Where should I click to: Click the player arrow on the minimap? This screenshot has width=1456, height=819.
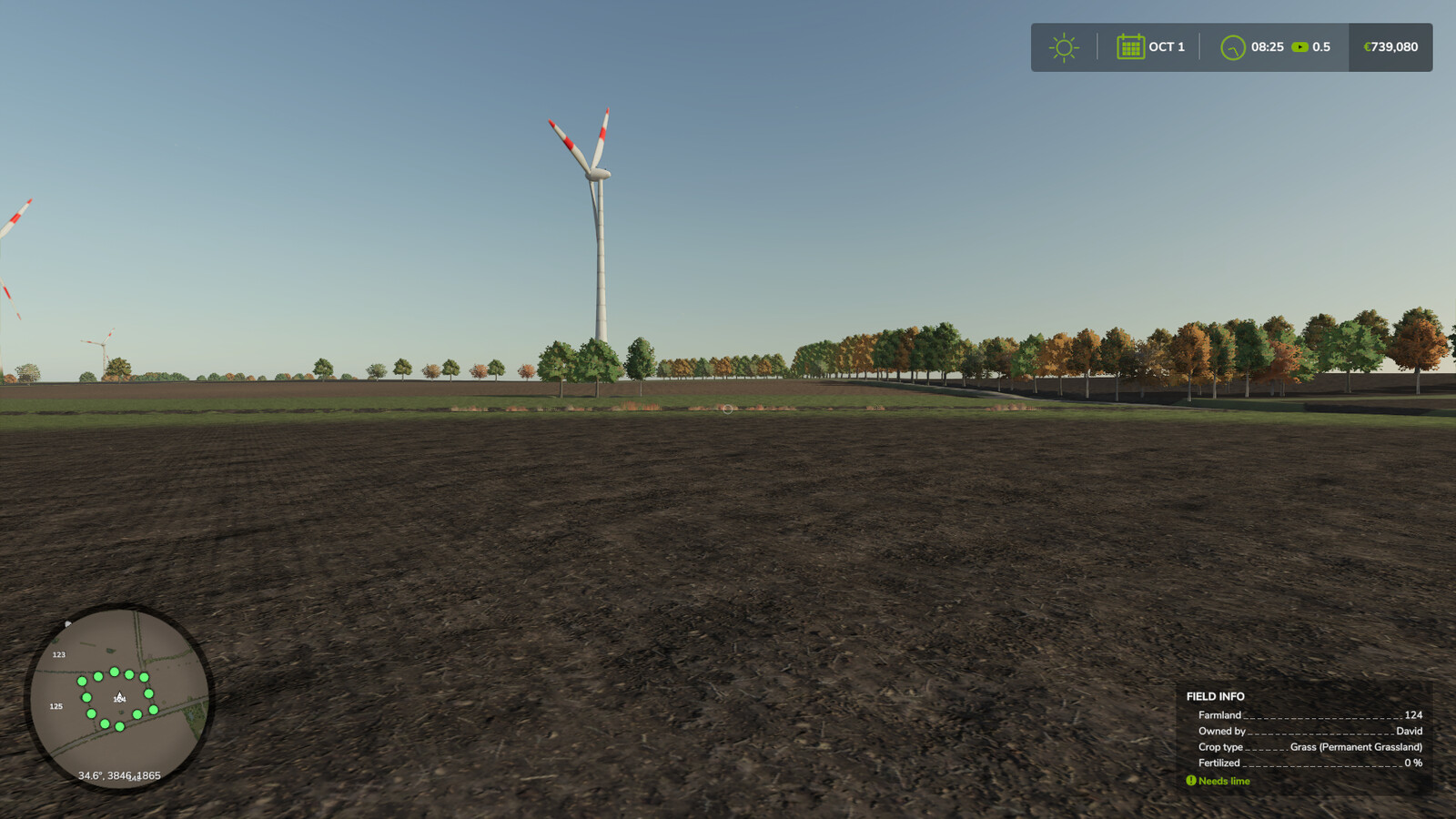(x=118, y=695)
